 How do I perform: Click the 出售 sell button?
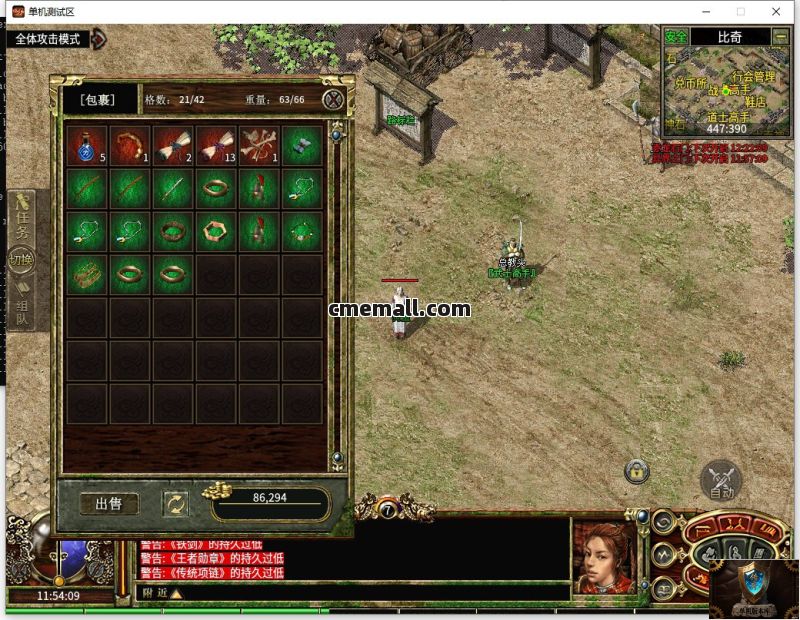click(x=109, y=503)
